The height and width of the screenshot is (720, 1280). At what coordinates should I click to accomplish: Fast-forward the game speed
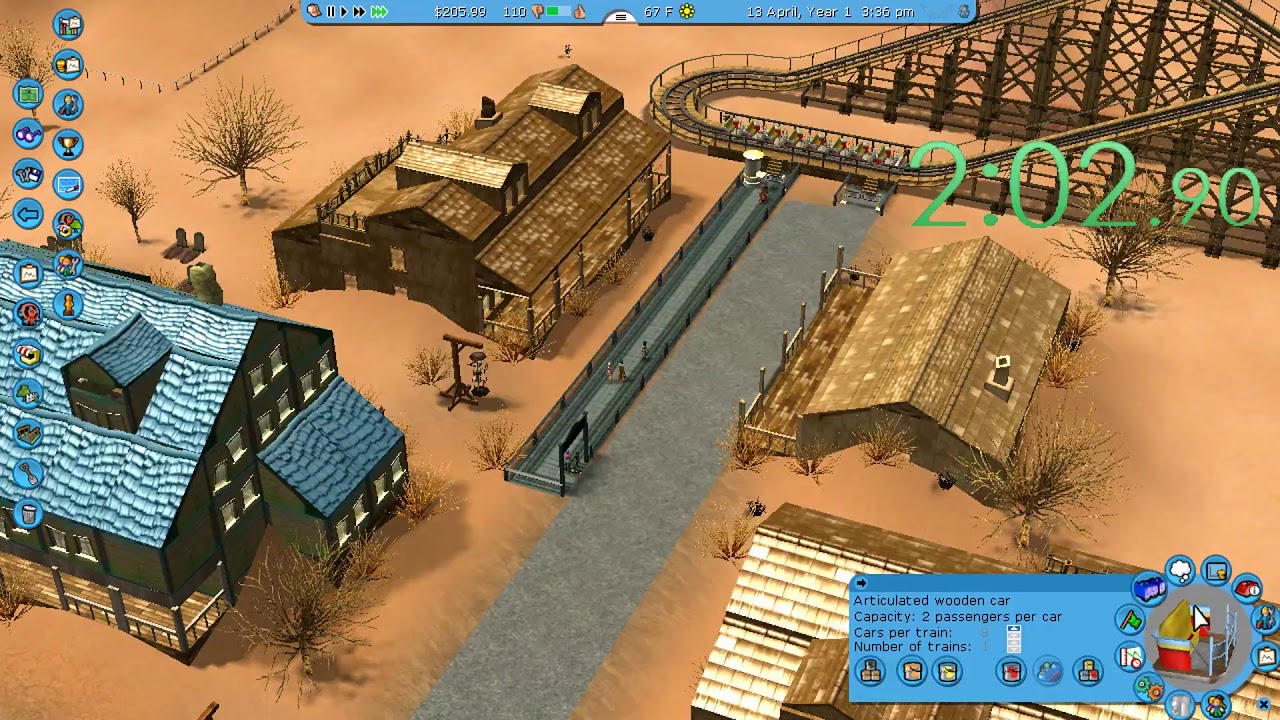click(358, 13)
